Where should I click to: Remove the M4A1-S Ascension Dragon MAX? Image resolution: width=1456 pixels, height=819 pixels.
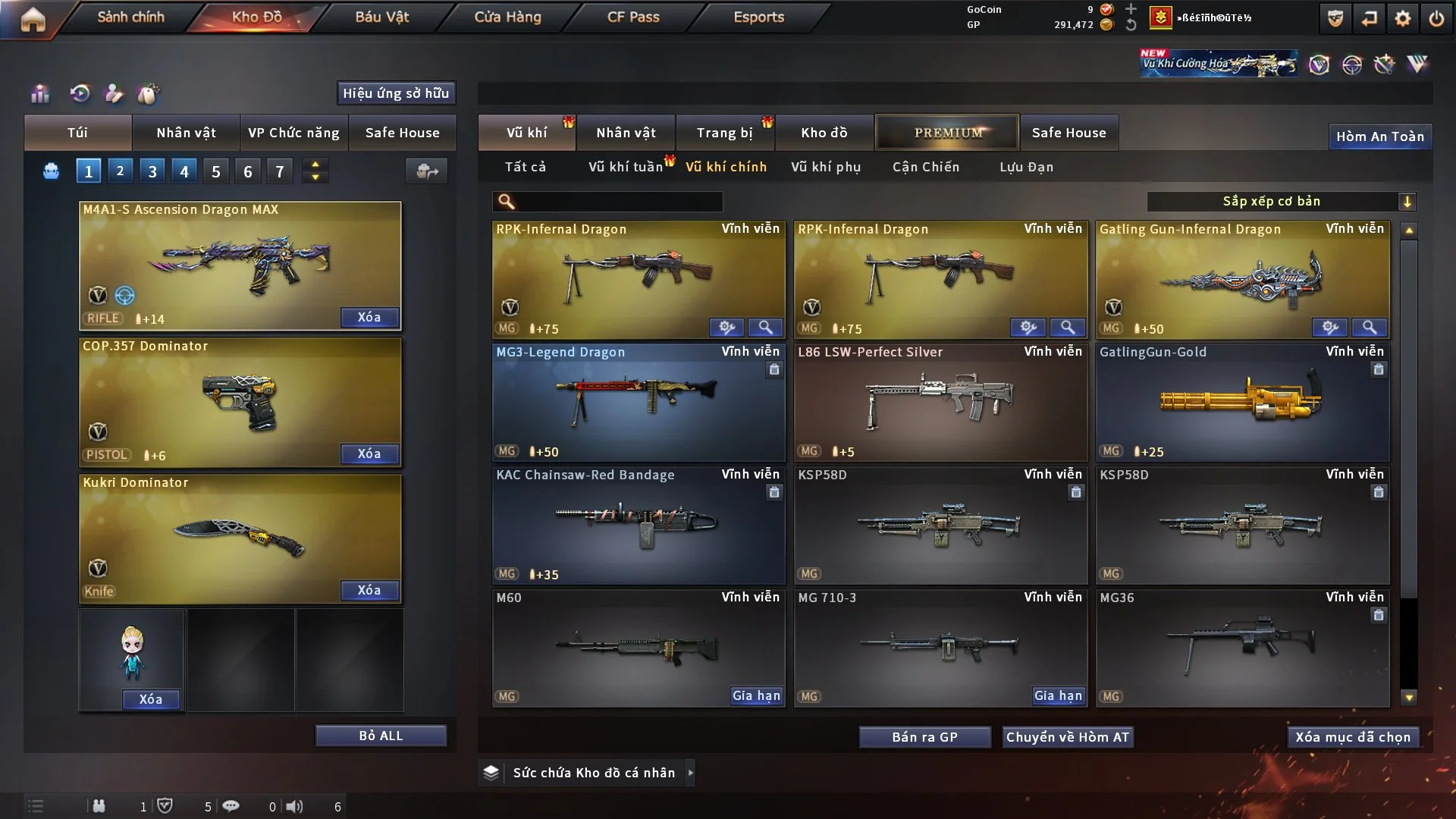pos(369,317)
